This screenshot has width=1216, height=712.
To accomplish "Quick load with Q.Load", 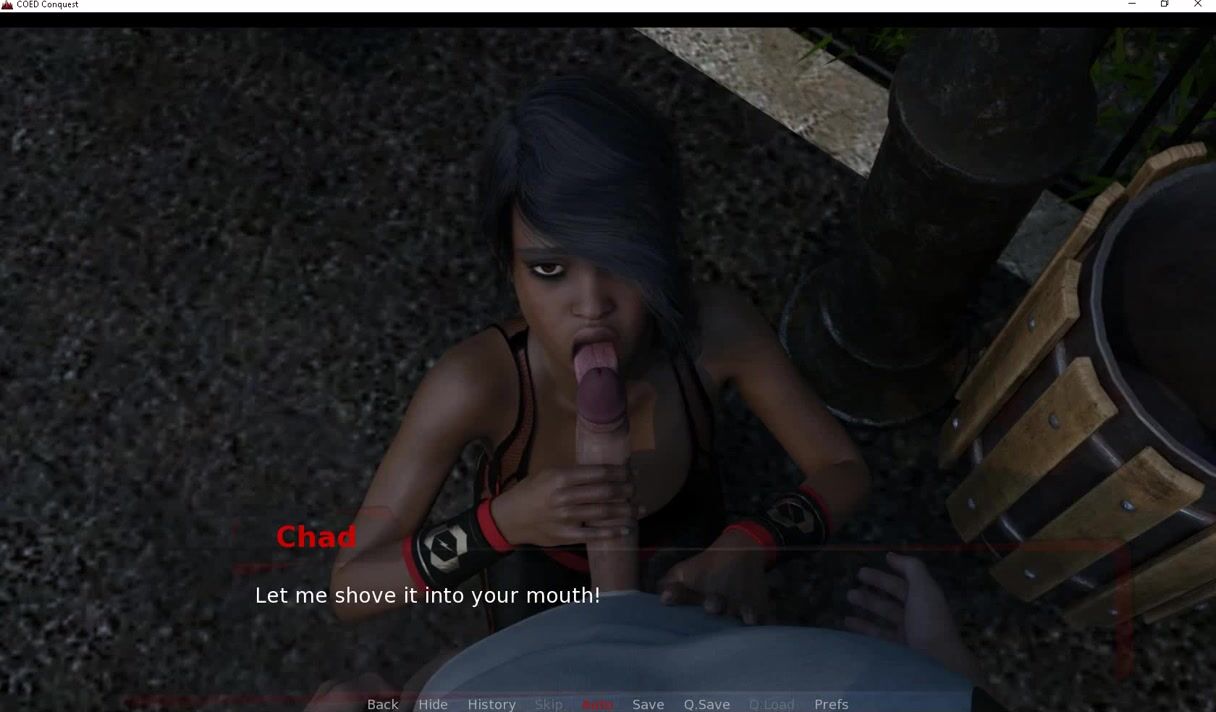I will coord(772,704).
